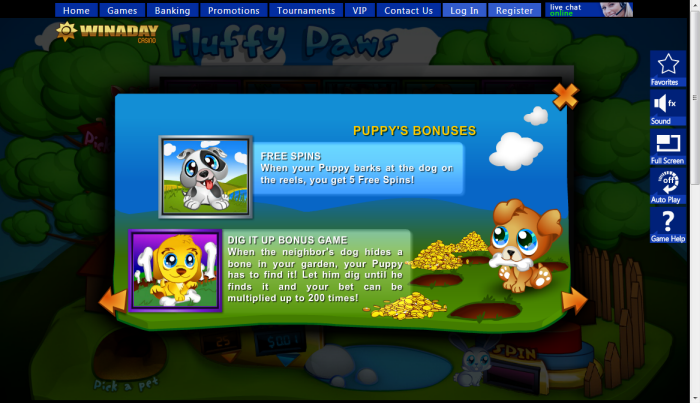Go to the next help page arrow

pyautogui.click(x=574, y=300)
